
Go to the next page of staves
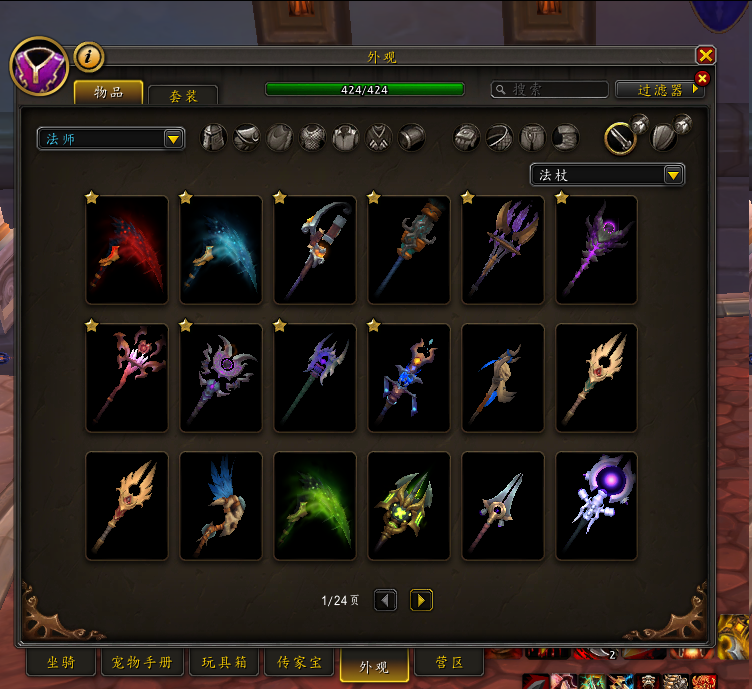click(x=422, y=600)
